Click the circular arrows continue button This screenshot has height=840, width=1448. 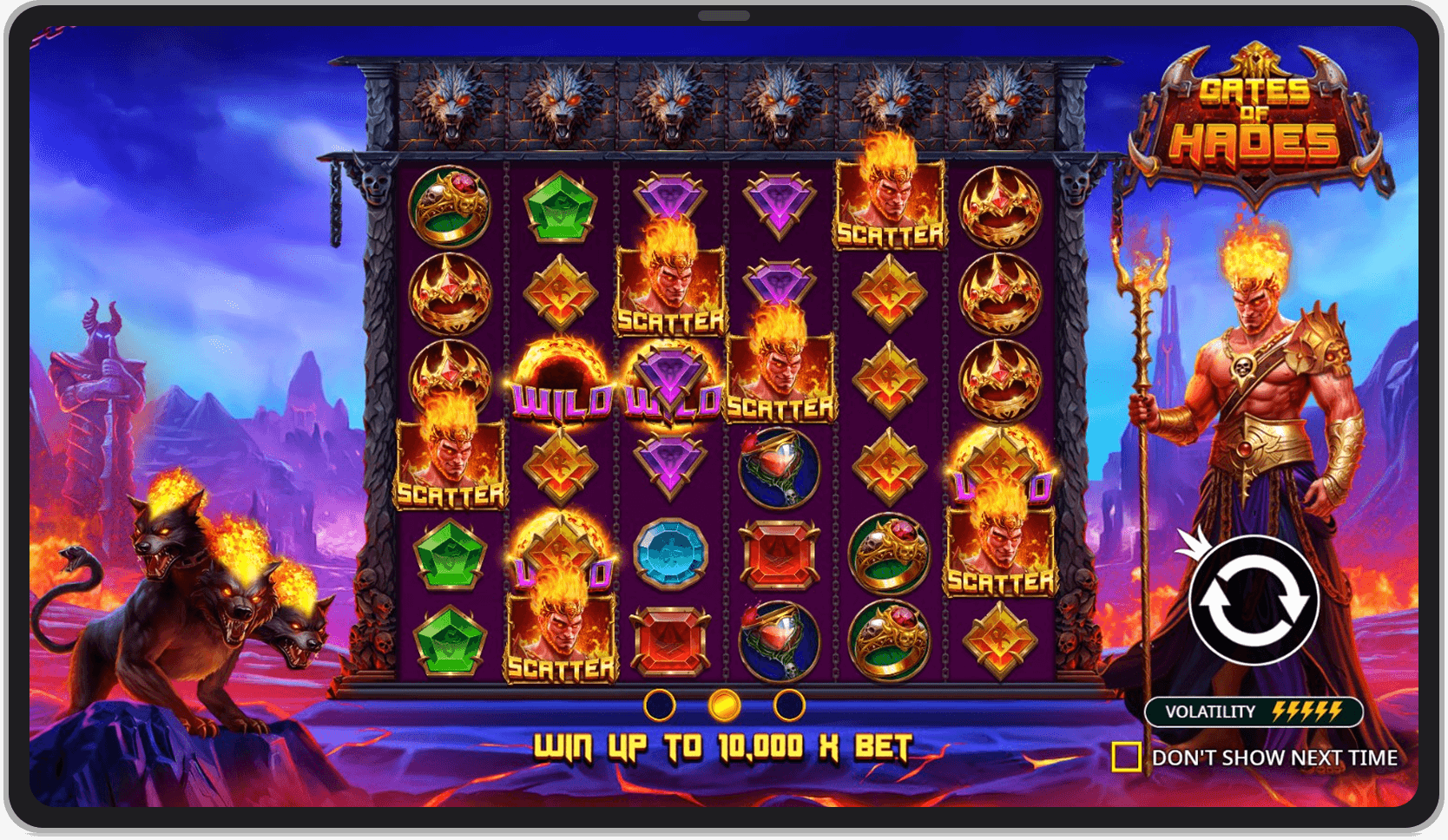(1254, 600)
